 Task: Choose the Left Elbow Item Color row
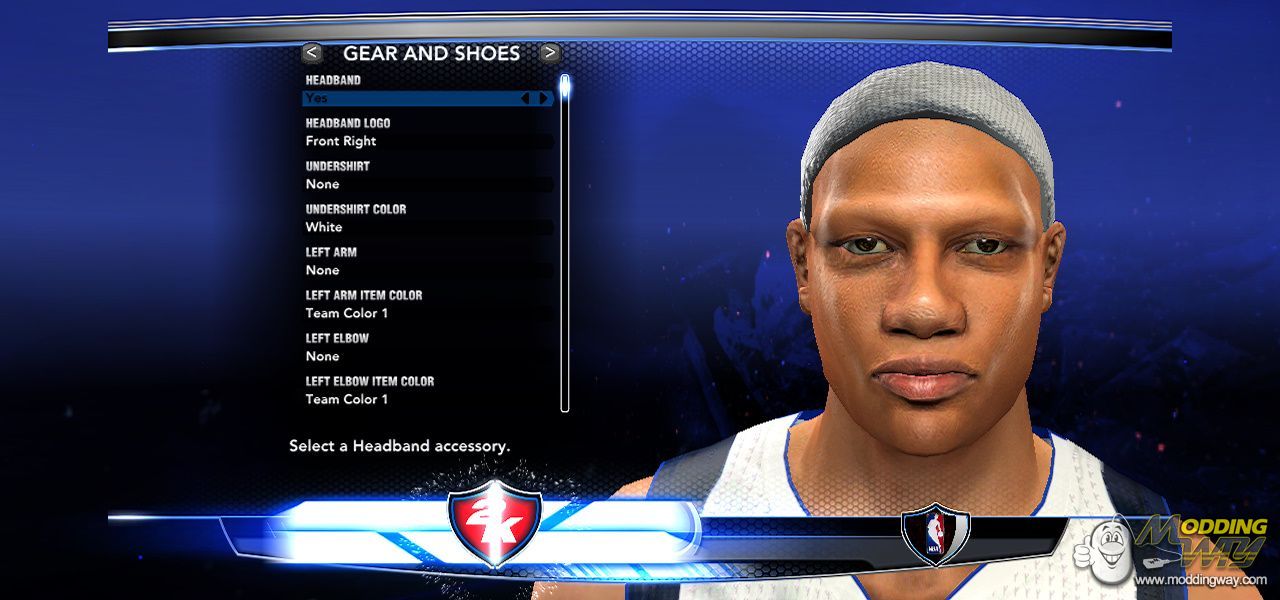point(428,399)
